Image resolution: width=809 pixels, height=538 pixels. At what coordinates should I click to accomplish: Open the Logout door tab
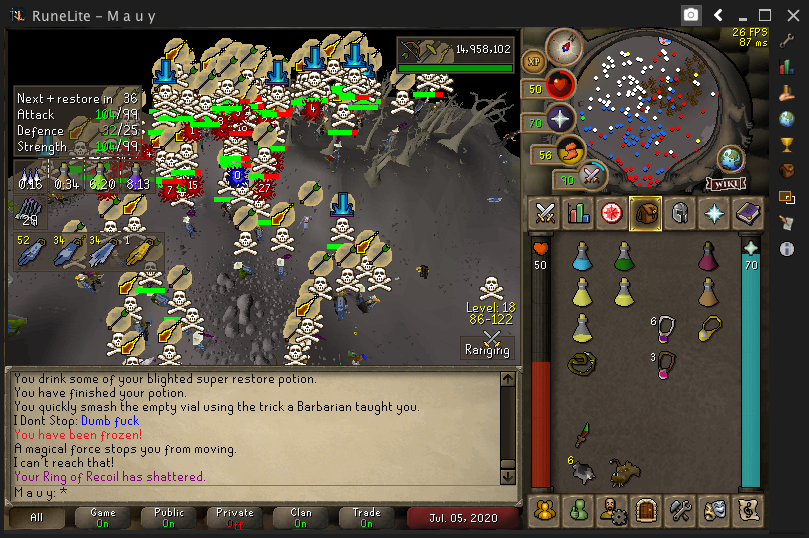pos(645,510)
